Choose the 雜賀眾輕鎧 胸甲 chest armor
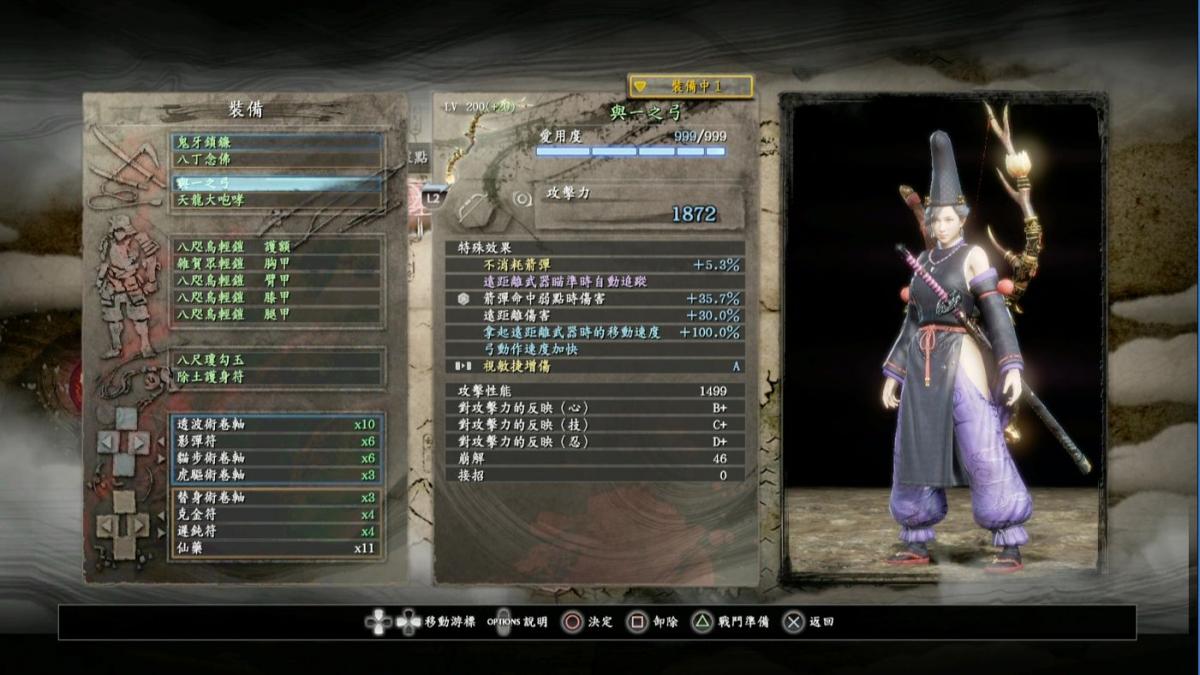Viewport: 1200px width, 675px height. (276, 263)
